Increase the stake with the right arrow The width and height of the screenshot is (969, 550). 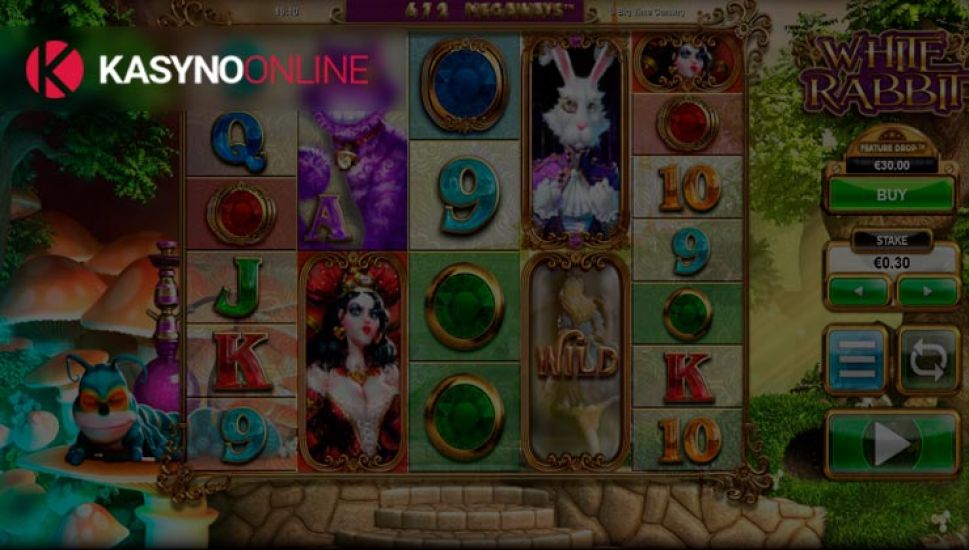point(927,292)
